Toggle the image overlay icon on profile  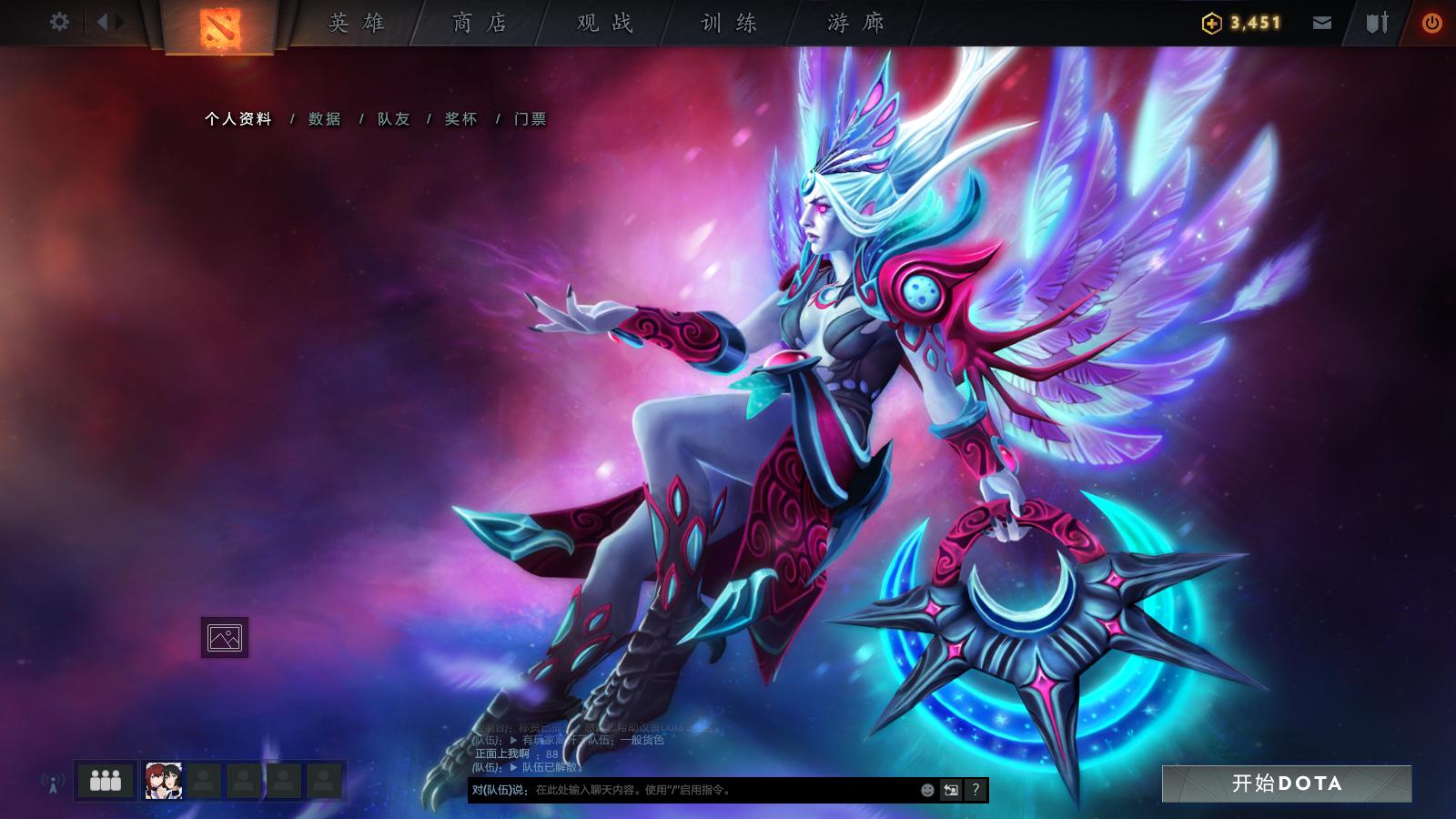pos(225,637)
